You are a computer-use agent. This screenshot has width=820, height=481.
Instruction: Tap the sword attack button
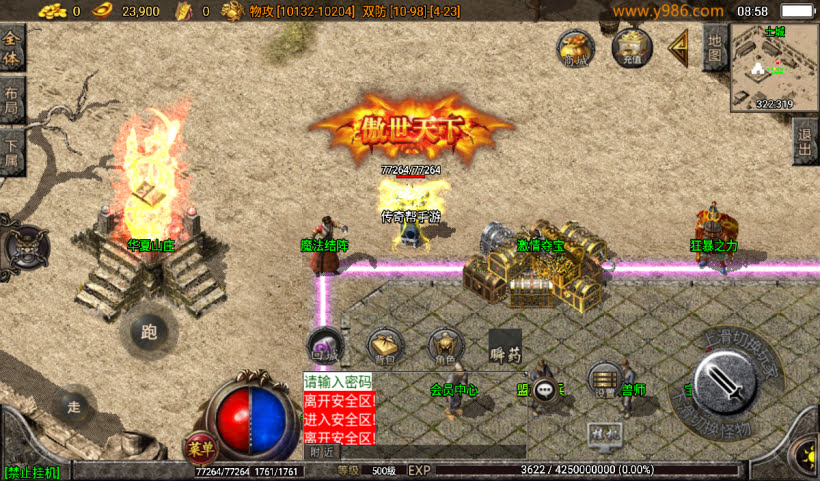pos(724,381)
